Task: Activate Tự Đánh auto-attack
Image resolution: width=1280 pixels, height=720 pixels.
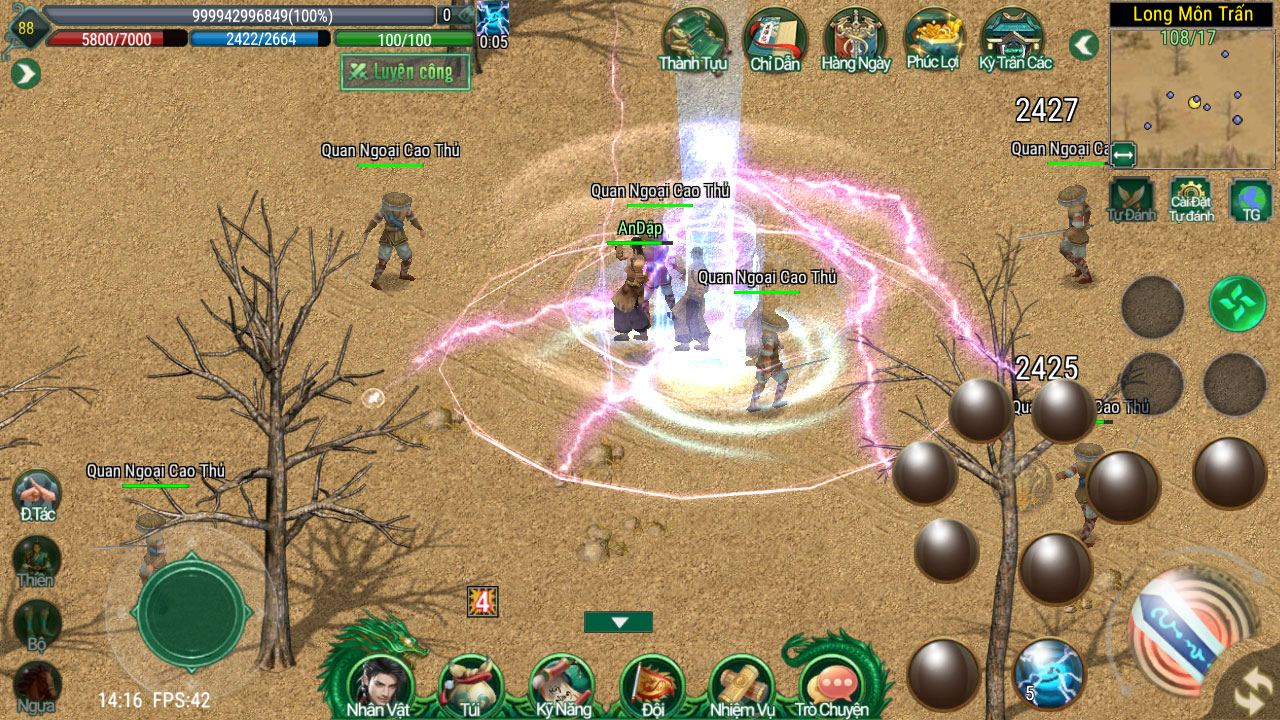Action: [x=1131, y=198]
